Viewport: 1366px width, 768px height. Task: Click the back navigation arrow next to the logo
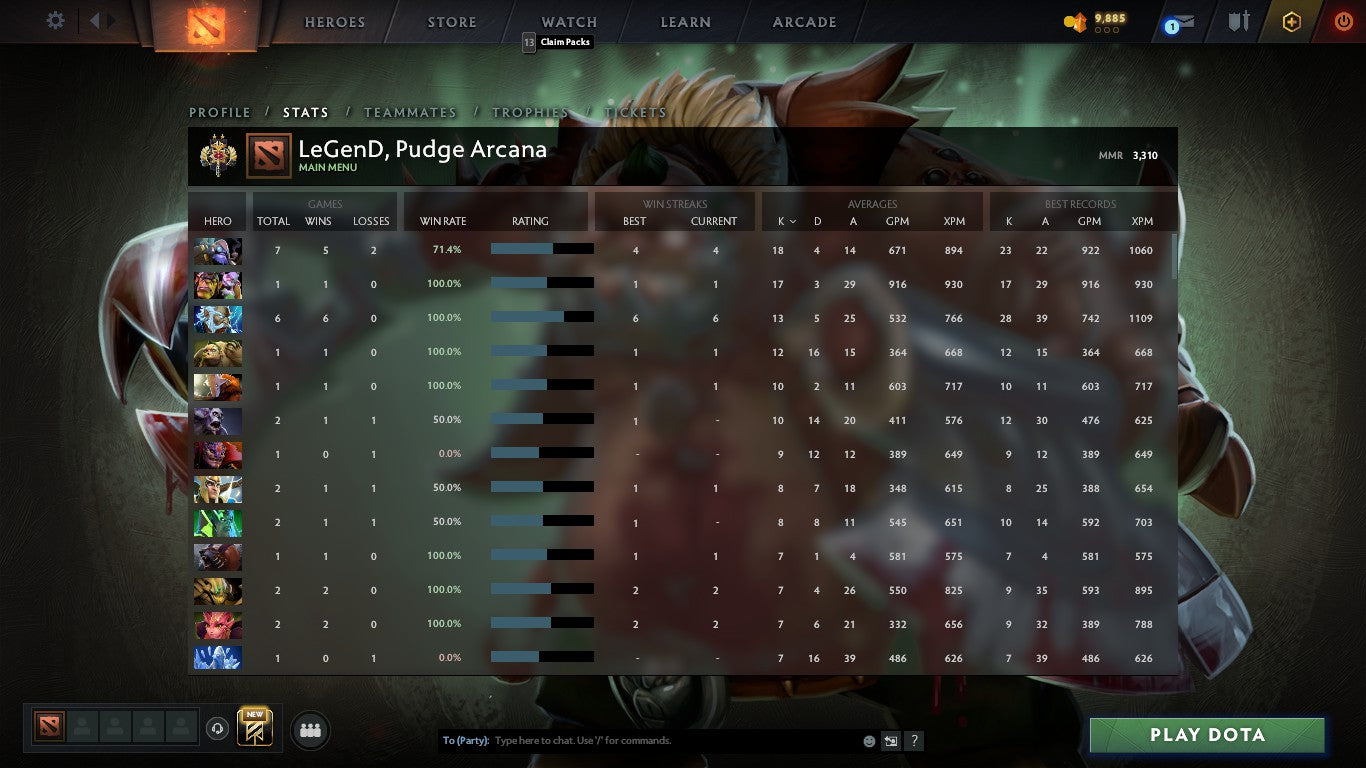tap(96, 20)
